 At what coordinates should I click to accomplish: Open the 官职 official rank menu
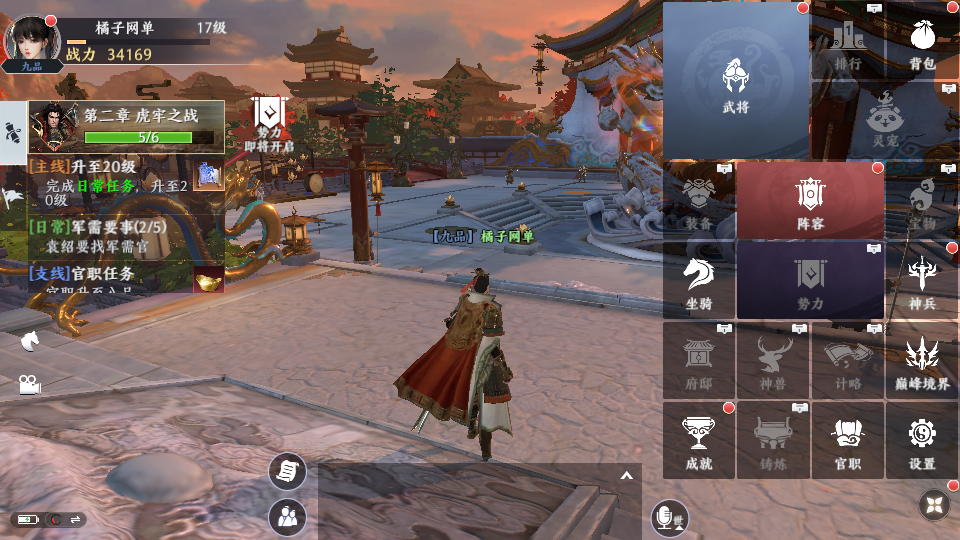pyautogui.click(x=847, y=441)
